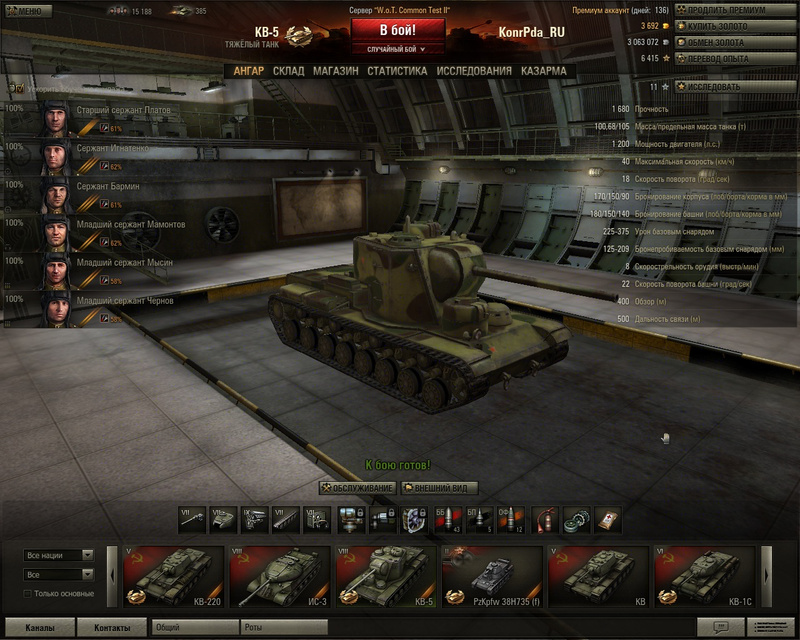The image size is (800, 640).
Task: Open the Меню button
Action: [x=26, y=10]
